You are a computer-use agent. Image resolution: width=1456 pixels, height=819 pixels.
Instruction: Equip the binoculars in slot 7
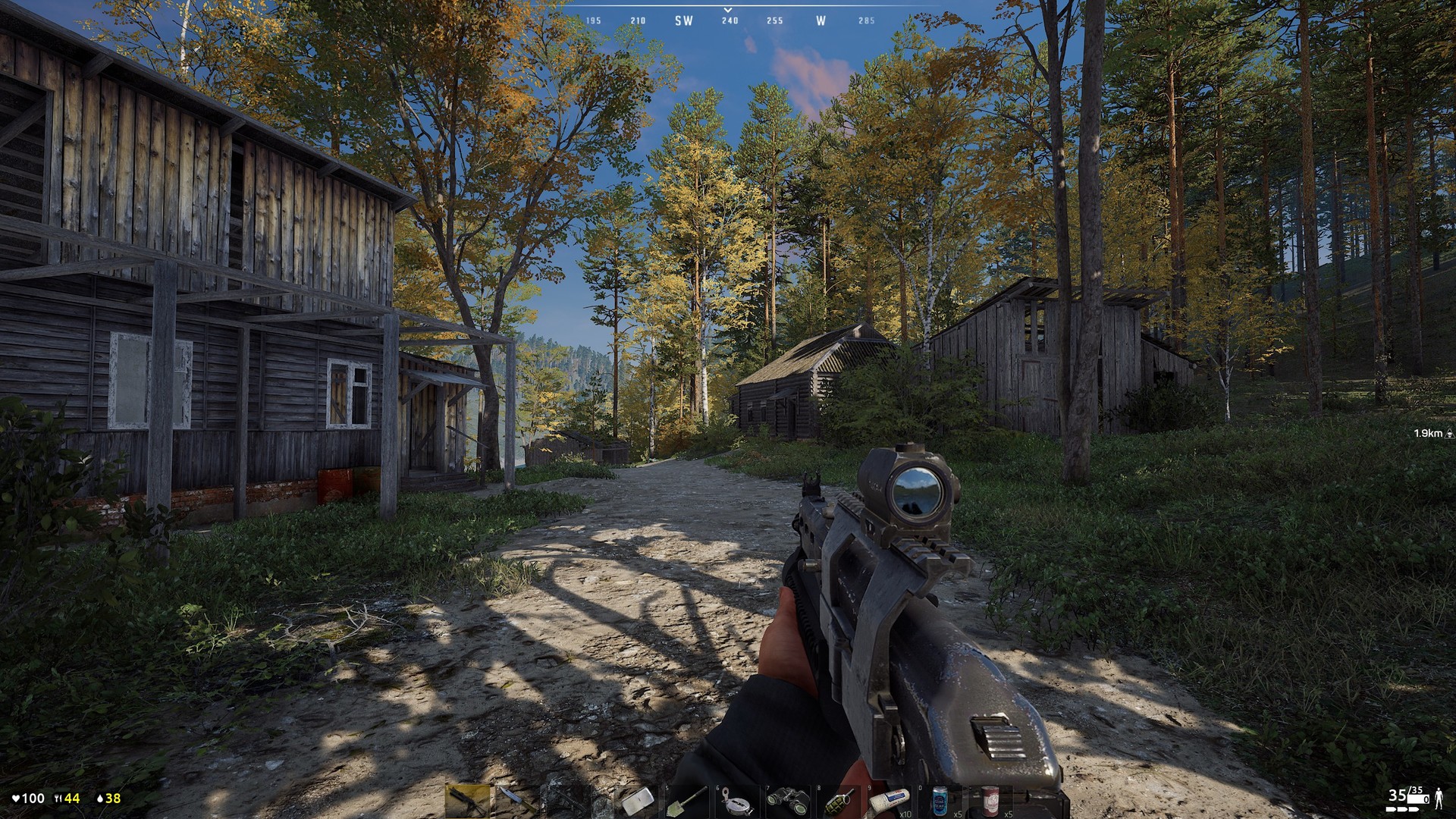click(x=788, y=802)
